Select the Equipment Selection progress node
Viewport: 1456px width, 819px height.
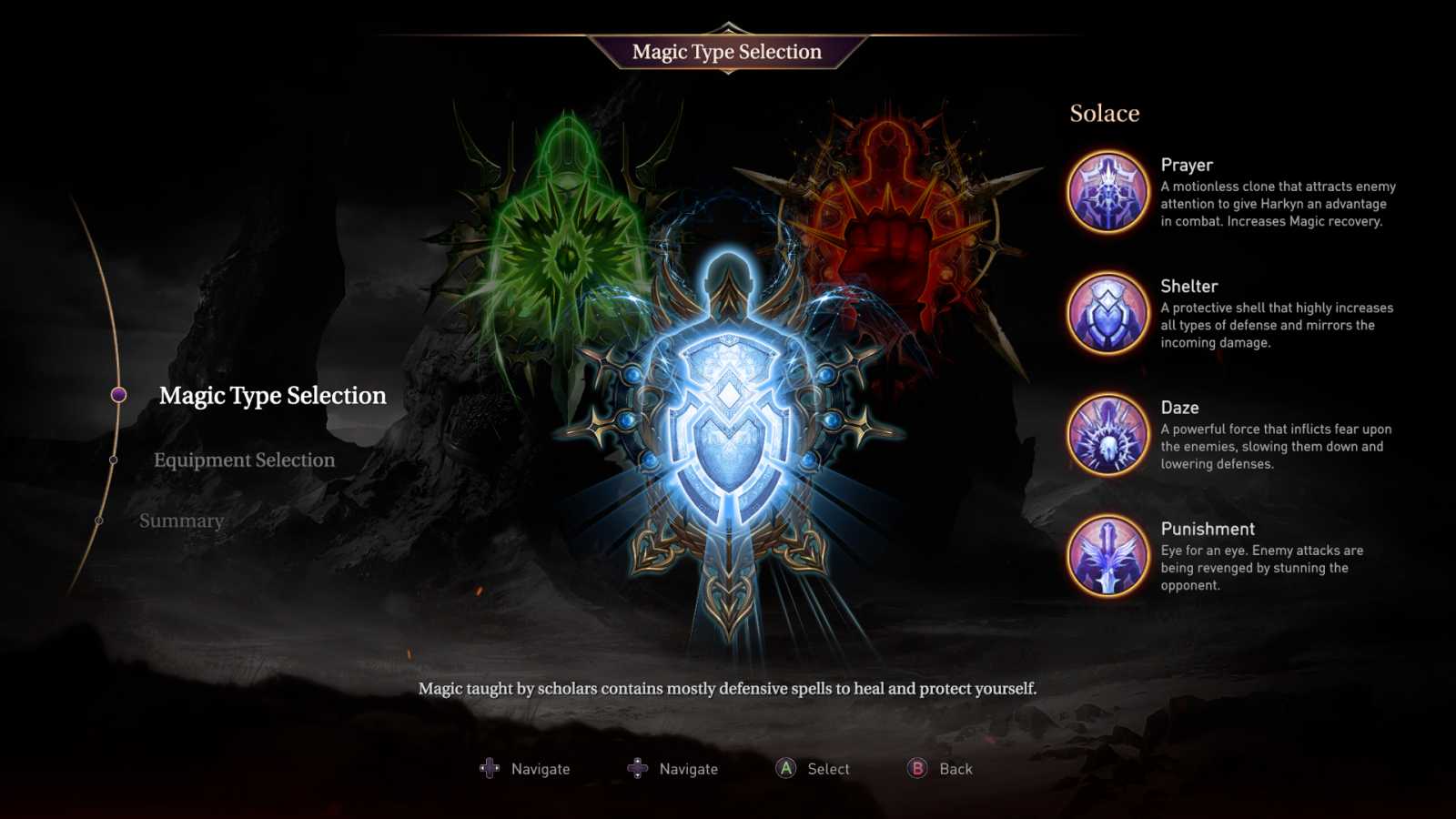[114, 460]
